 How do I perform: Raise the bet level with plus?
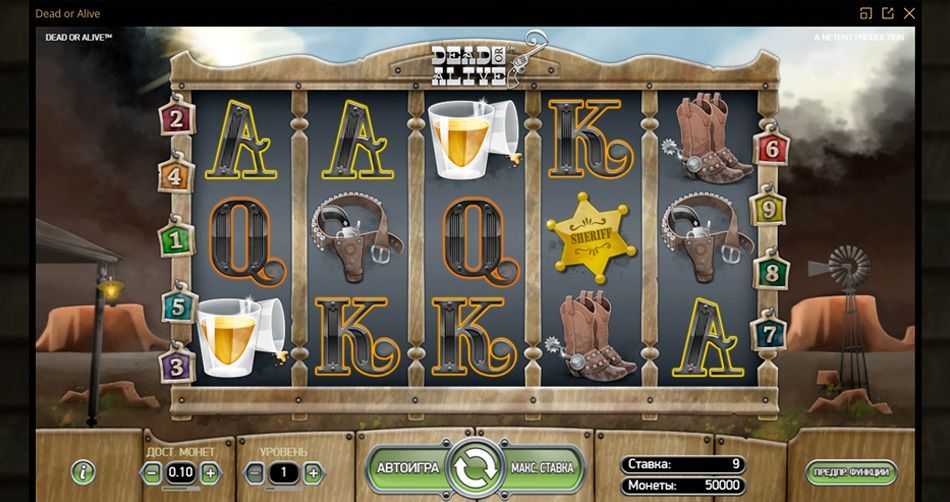tap(313, 473)
